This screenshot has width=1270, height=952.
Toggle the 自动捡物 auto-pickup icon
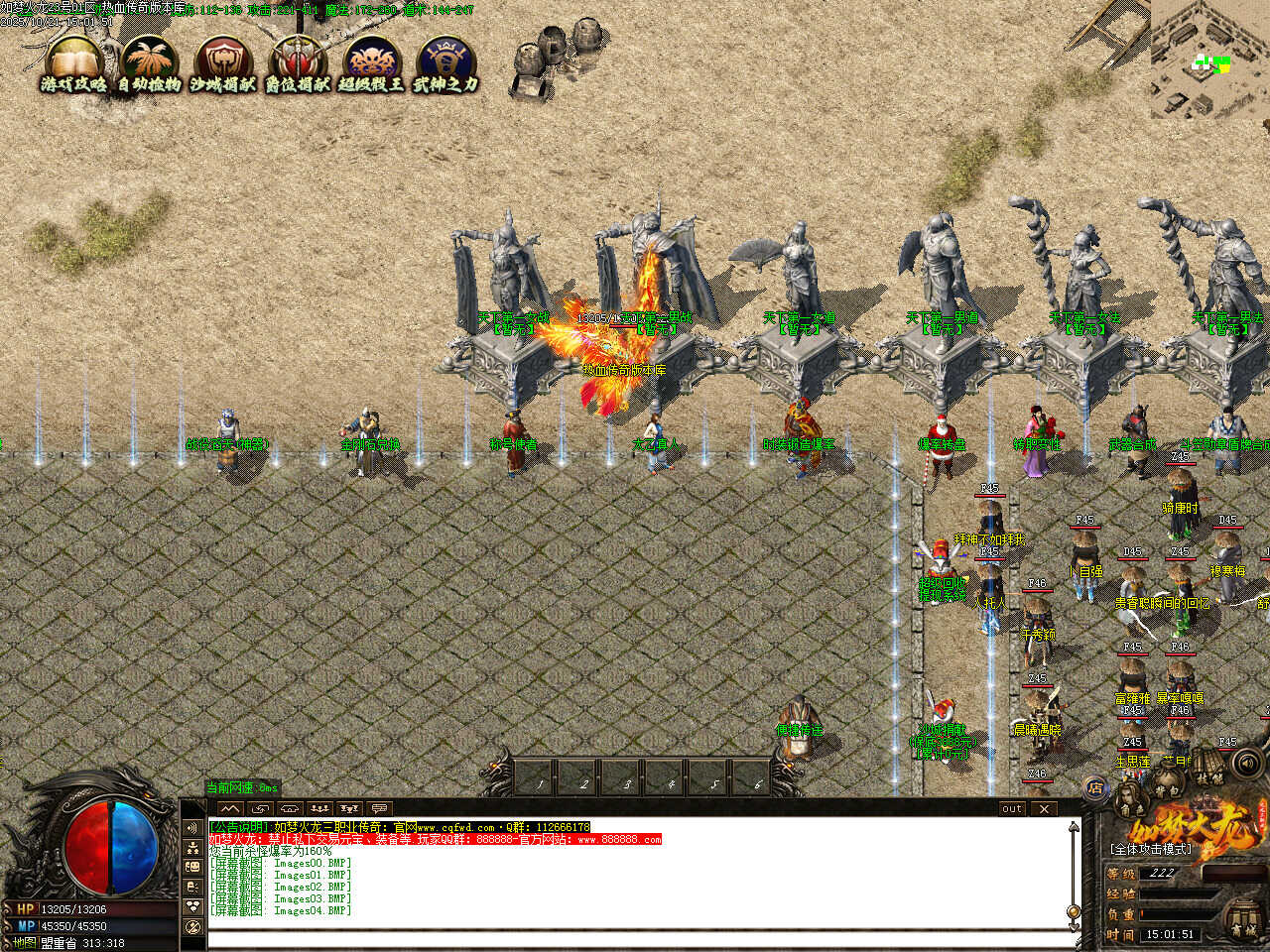[149, 65]
